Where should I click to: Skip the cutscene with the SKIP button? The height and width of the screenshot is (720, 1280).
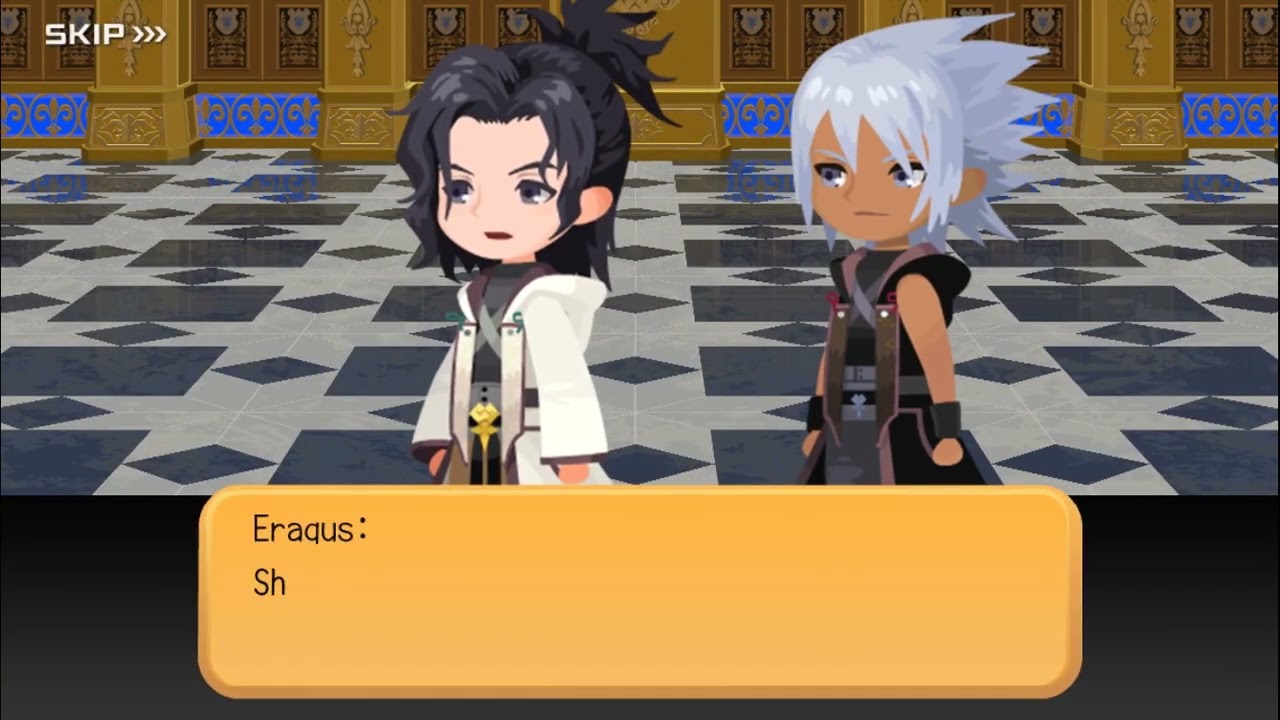click(105, 35)
